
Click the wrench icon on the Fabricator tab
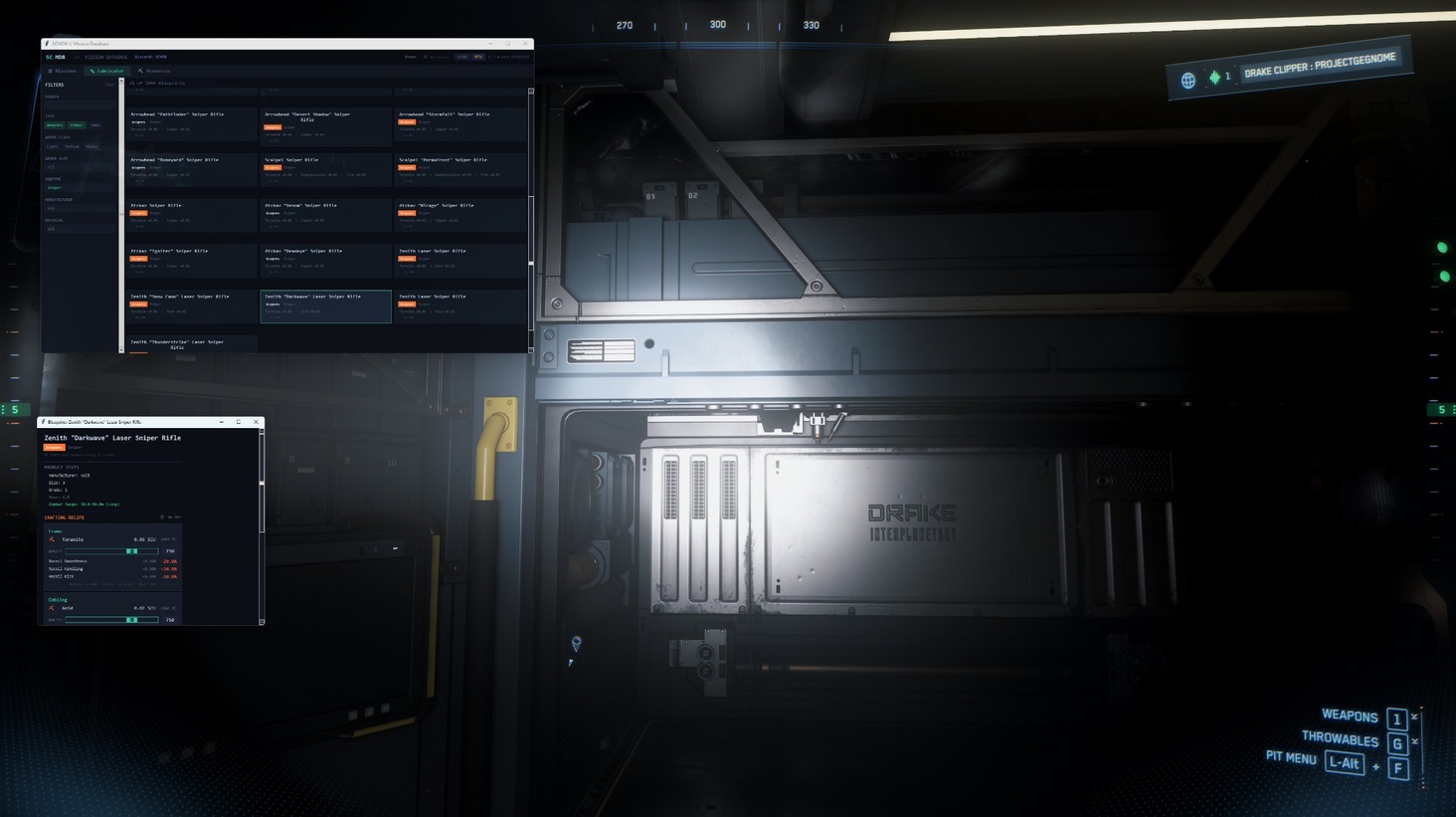tap(92, 71)
